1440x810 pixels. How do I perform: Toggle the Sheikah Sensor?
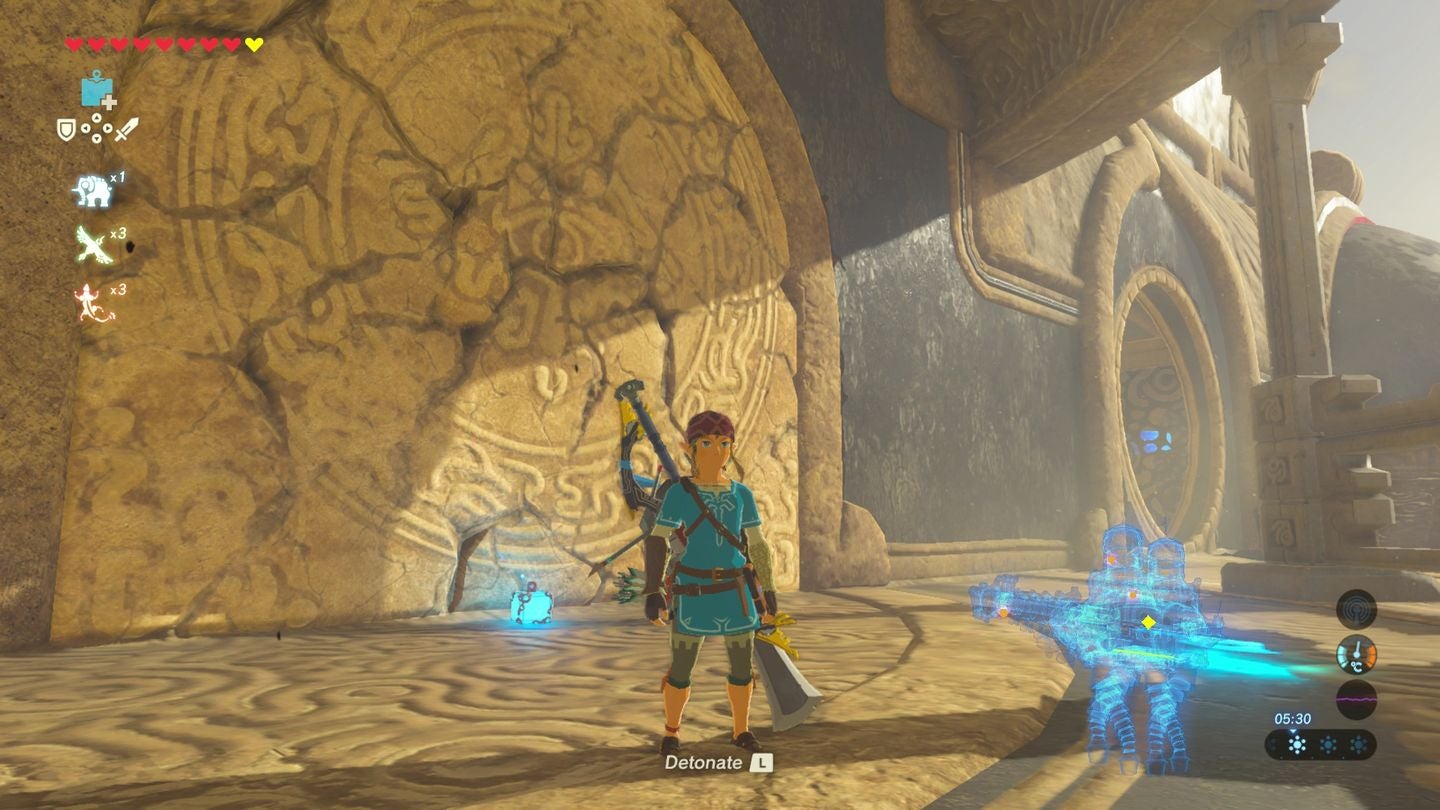(1357, 608)
